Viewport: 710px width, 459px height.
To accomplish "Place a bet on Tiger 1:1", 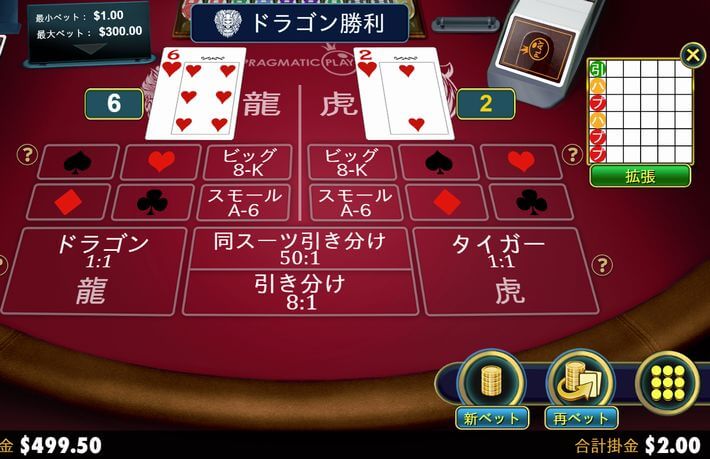I will point(497,270).
